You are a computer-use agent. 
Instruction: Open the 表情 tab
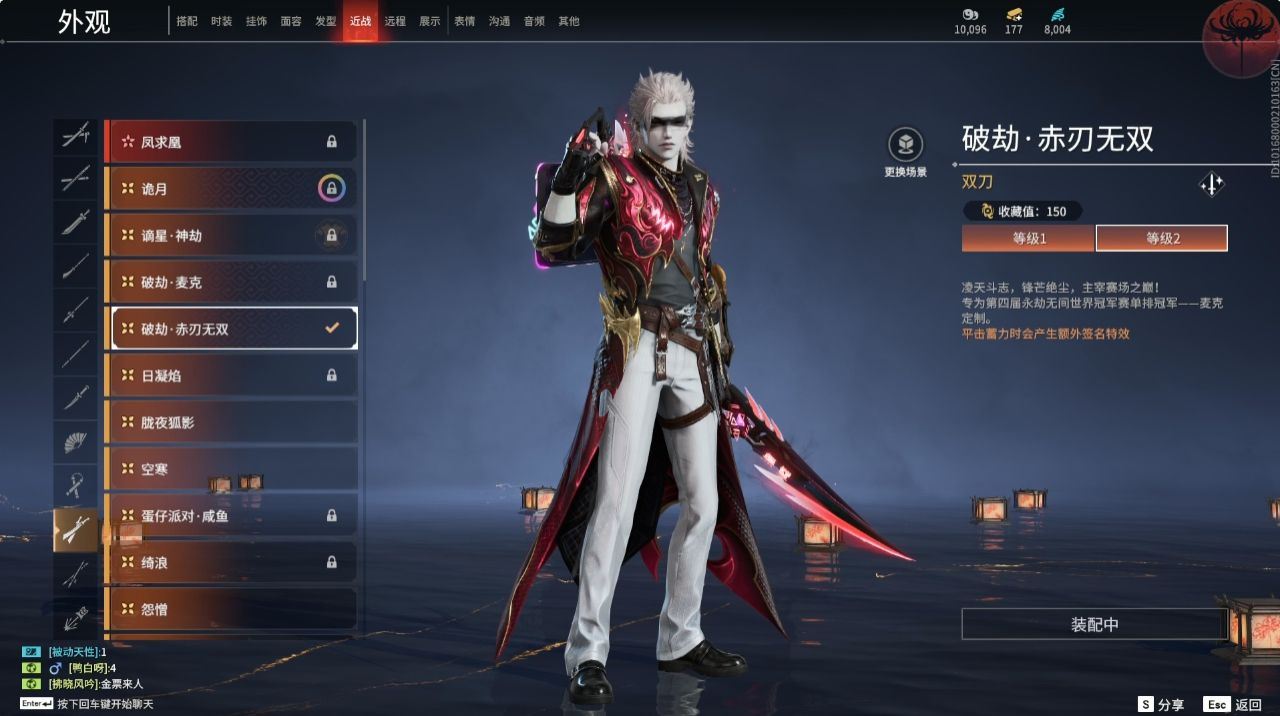pyautogui.click(x=464, y=21)
